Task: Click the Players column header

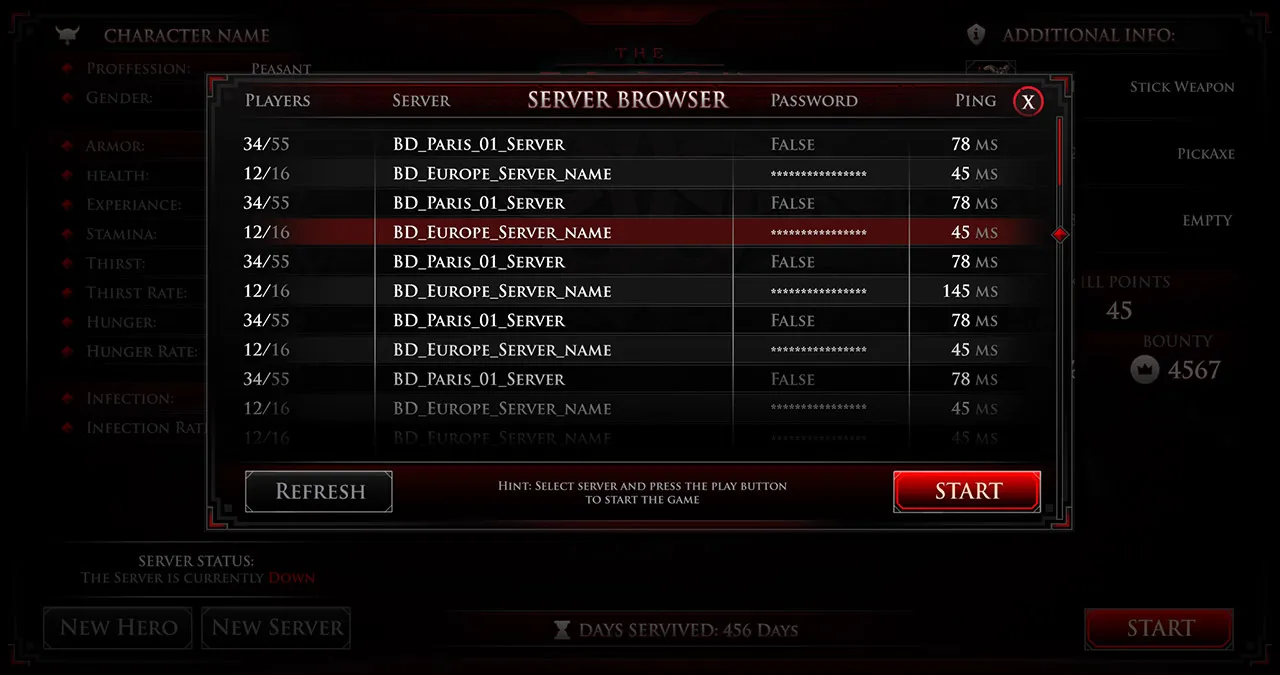Action: pos(278,100)
